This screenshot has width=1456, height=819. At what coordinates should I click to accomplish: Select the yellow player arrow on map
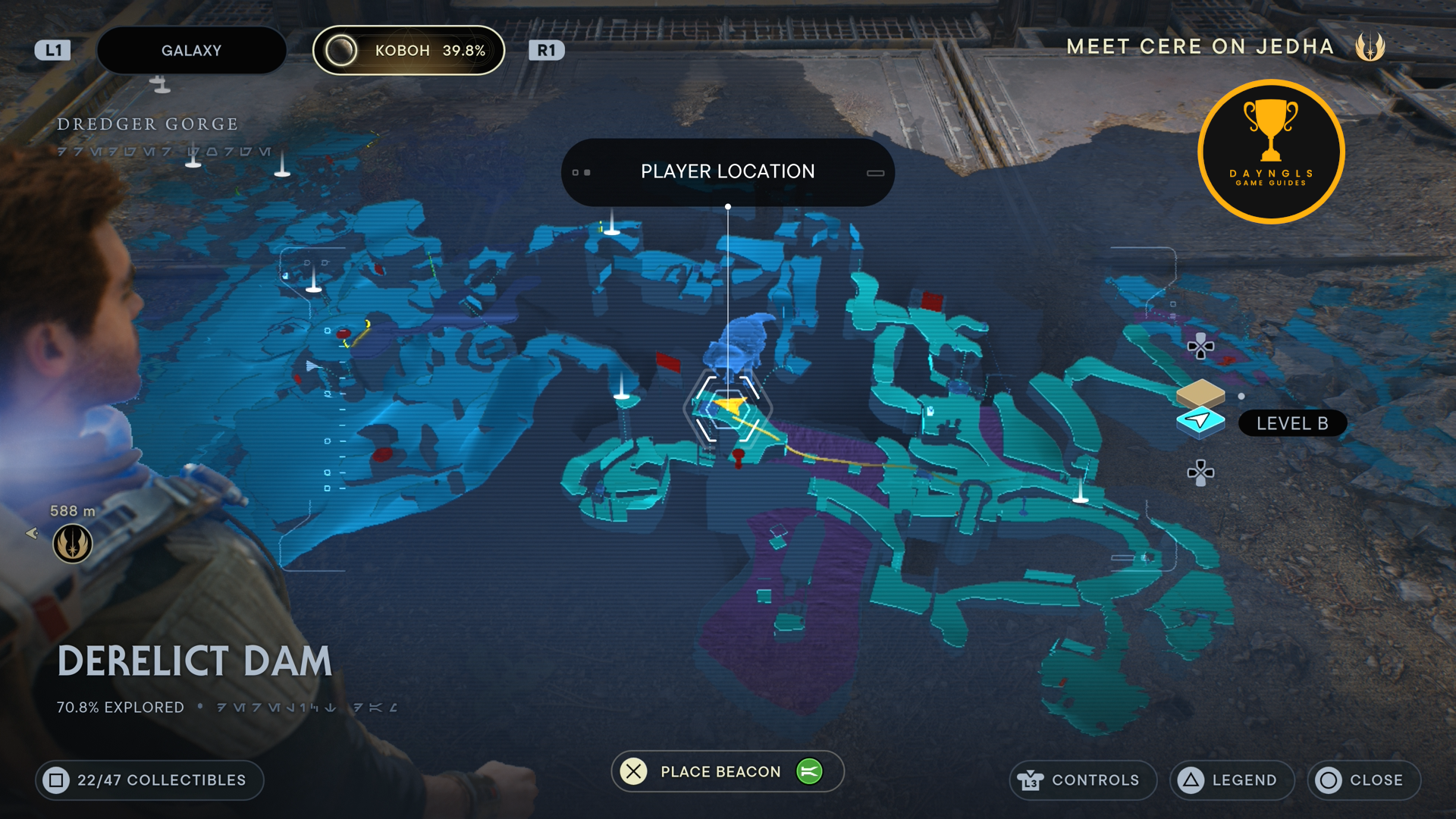tap(730, 406)
